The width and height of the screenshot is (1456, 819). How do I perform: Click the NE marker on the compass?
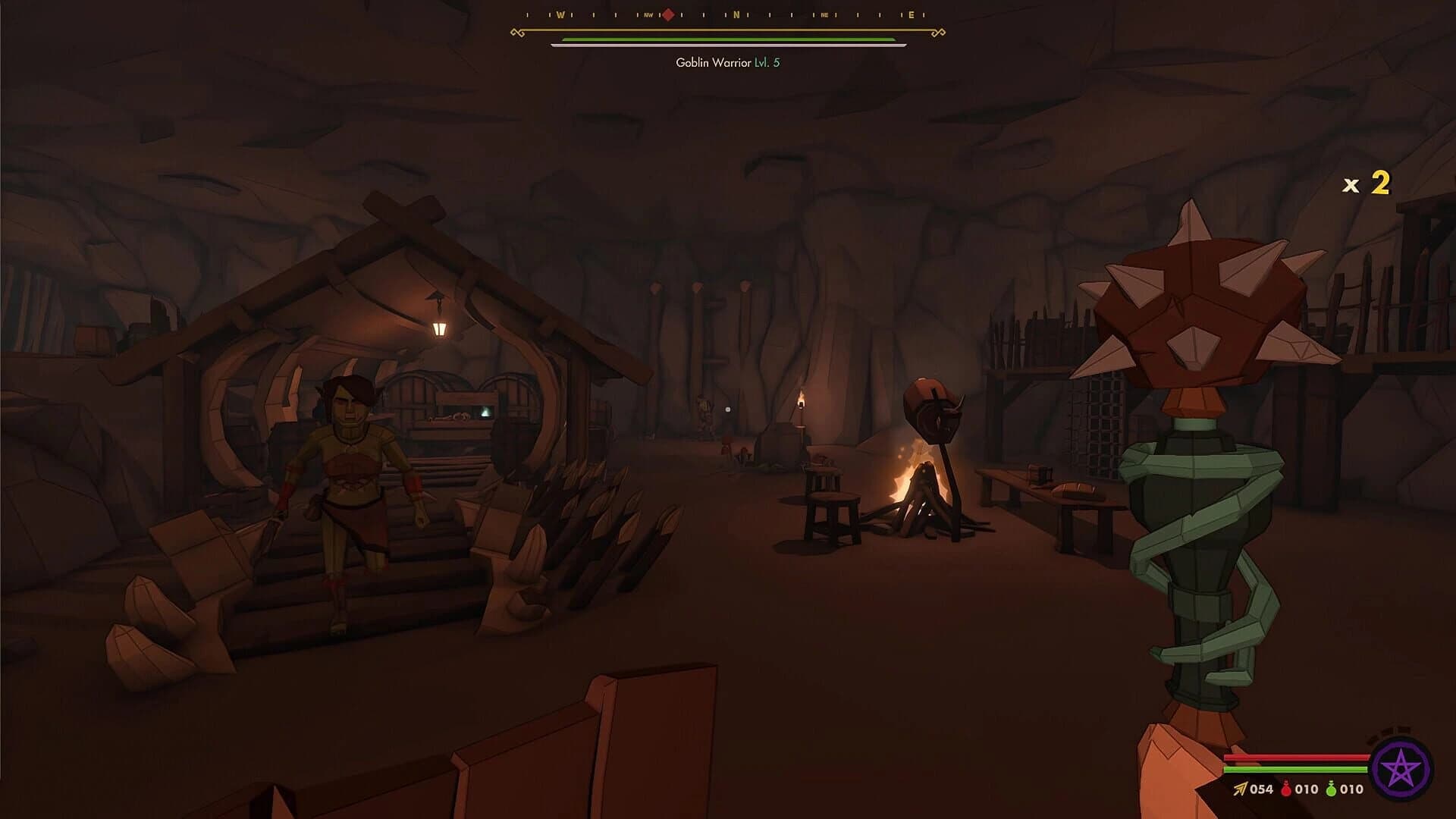click(x=824, y=13)
